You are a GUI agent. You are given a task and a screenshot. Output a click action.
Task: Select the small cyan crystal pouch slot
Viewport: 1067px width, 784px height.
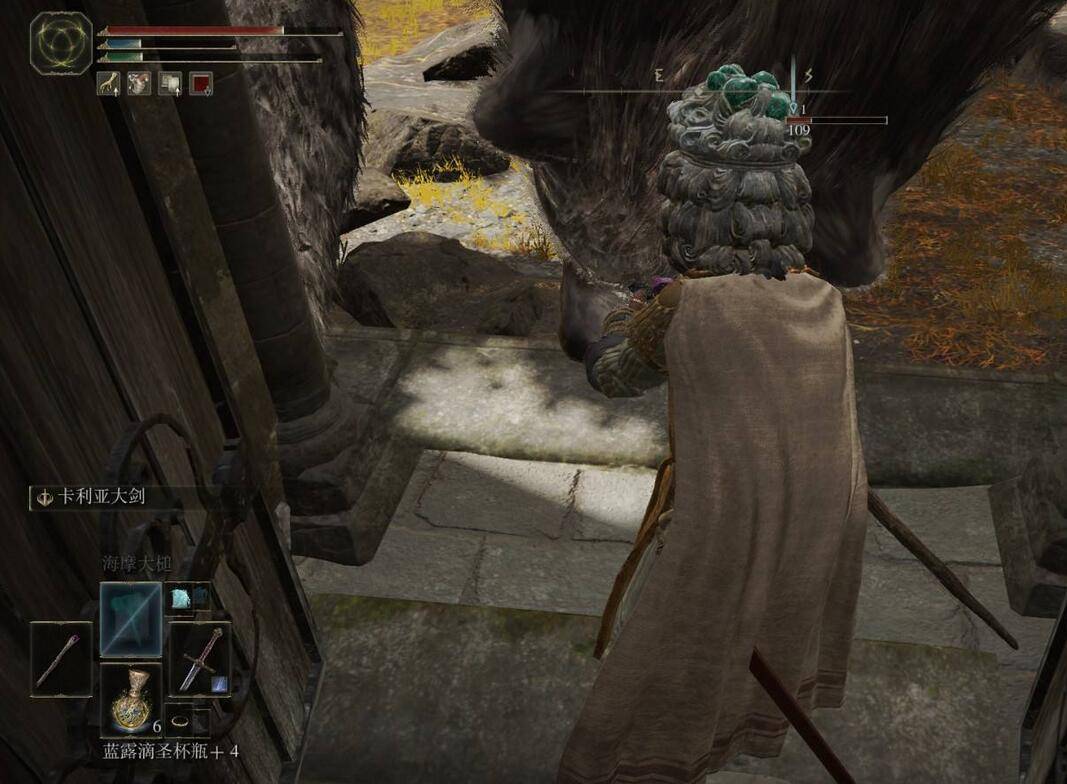pos(186,596)
